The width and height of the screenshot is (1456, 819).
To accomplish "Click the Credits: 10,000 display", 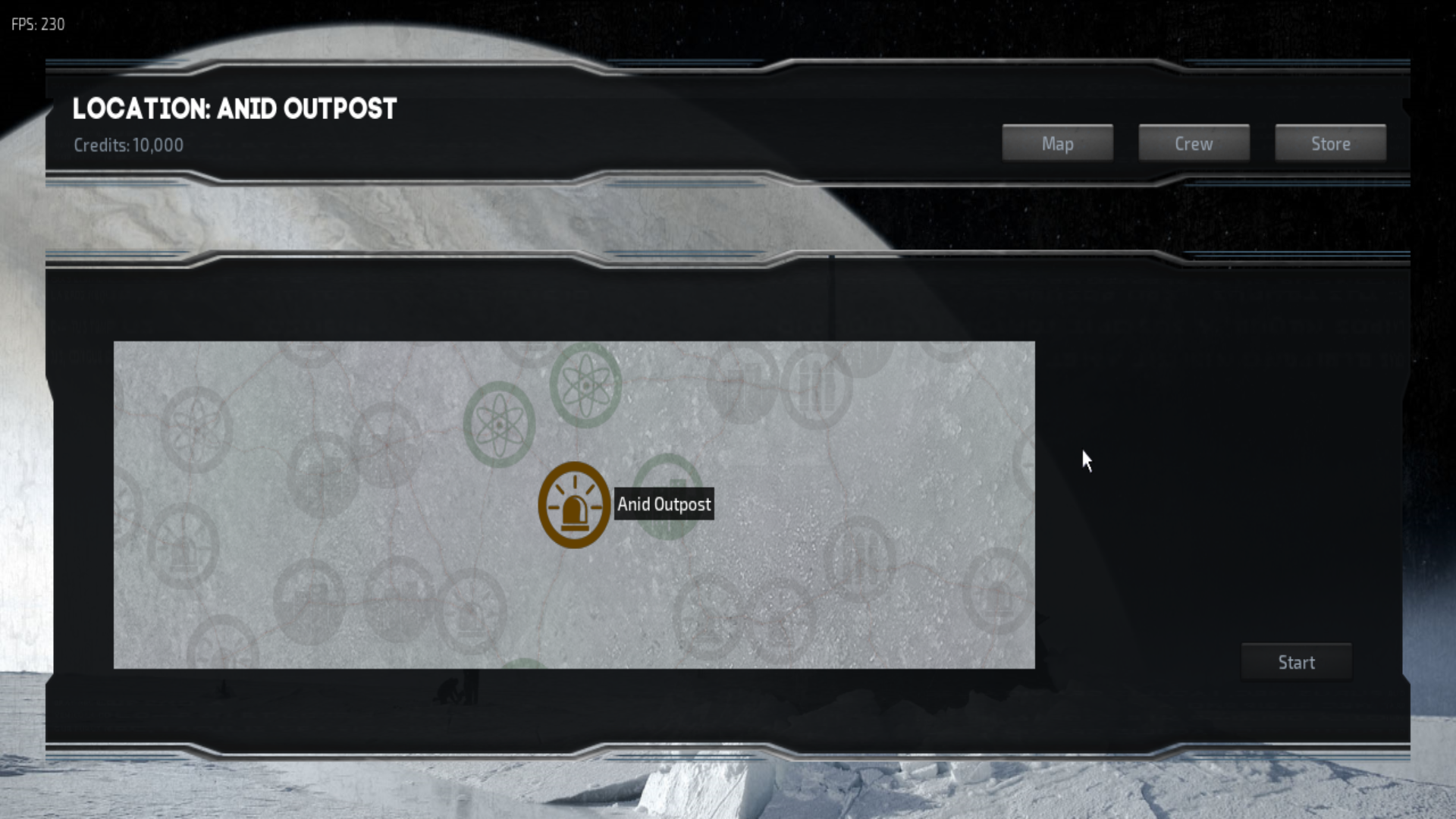I will click(x=129, y=145).
